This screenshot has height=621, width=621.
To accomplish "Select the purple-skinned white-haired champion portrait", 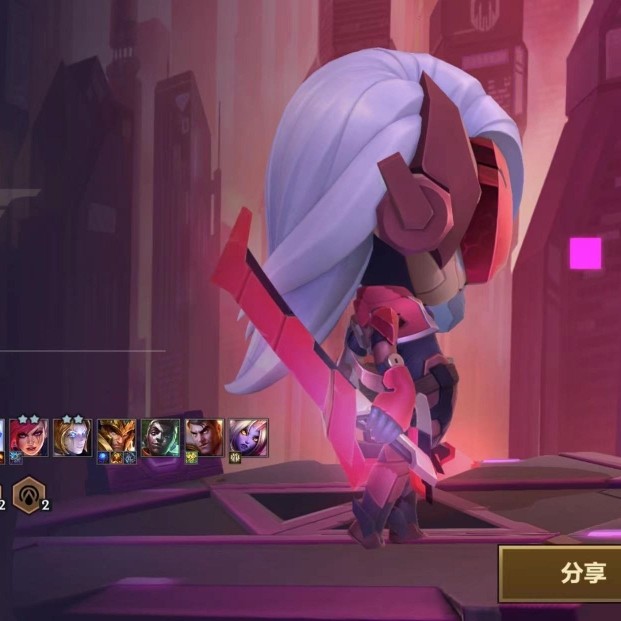I will pos(248,437).
